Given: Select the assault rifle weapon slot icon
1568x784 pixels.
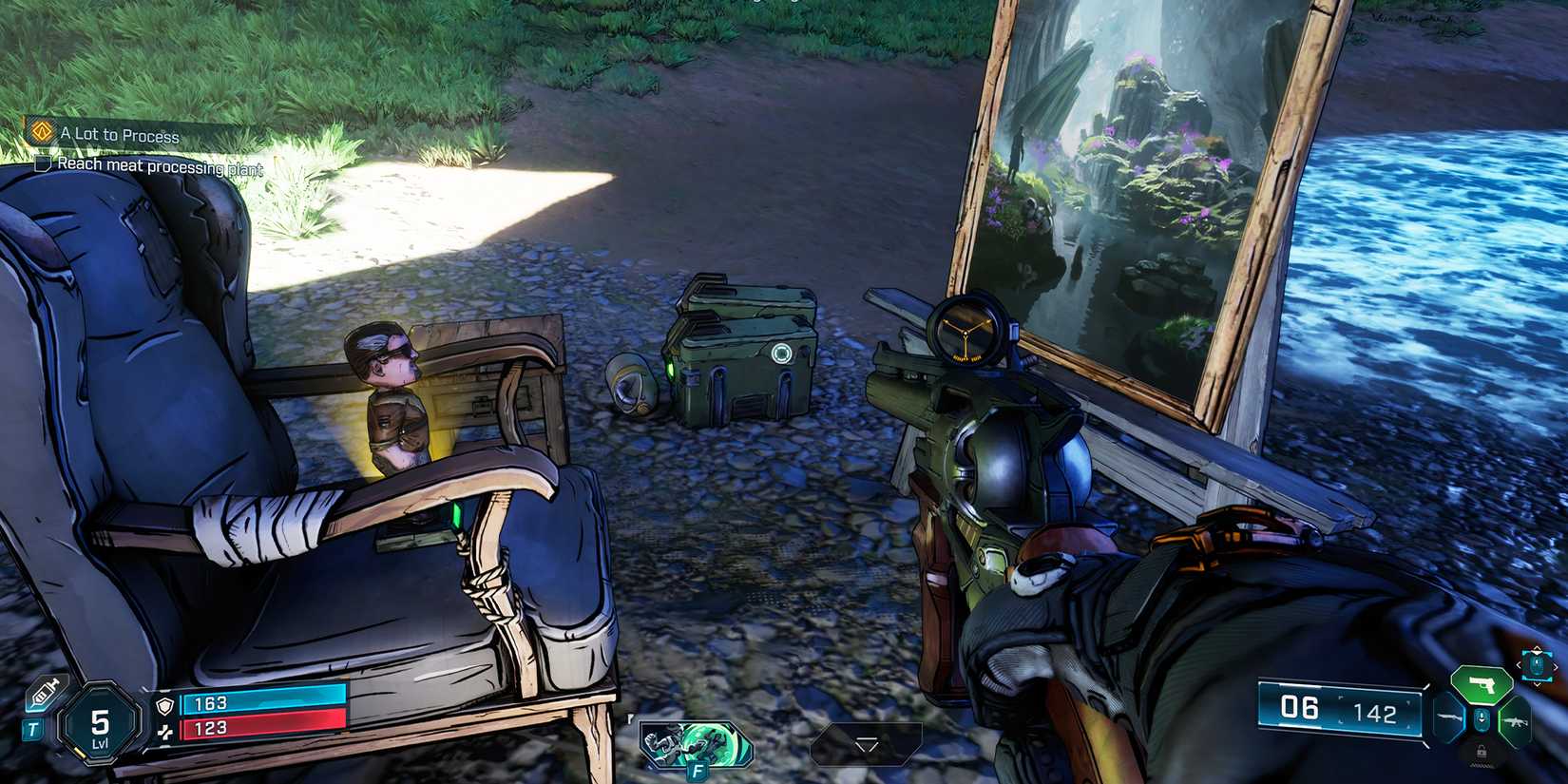Looking at the screenshot, I should coord(1516,722).
